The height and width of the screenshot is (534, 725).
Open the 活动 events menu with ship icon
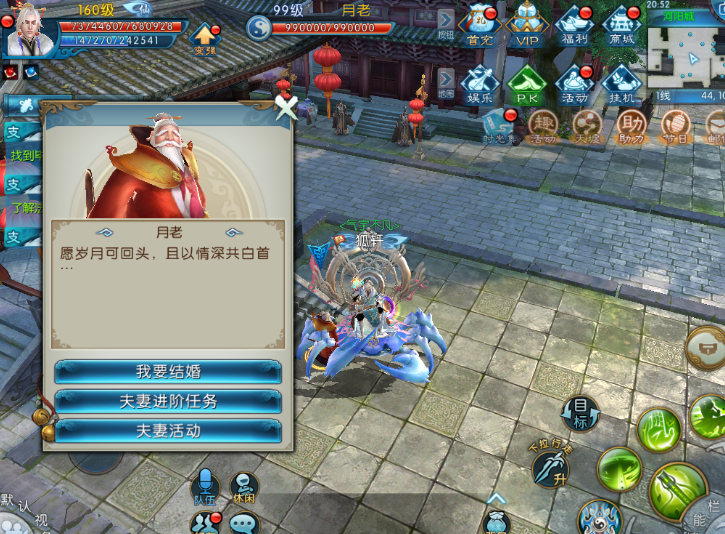(x=576, y=84)
